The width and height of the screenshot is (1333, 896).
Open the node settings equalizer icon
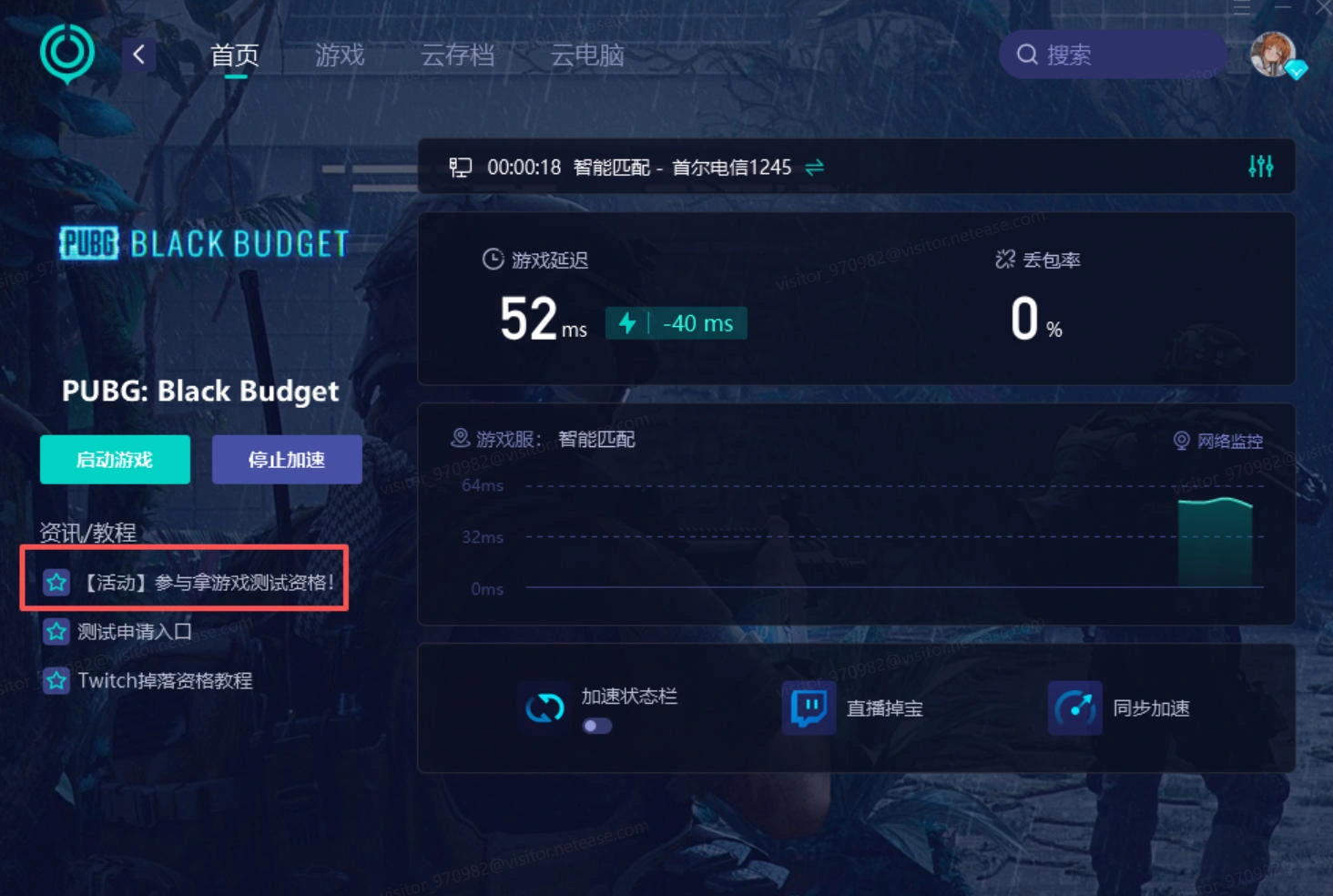tap(1262, 166)
